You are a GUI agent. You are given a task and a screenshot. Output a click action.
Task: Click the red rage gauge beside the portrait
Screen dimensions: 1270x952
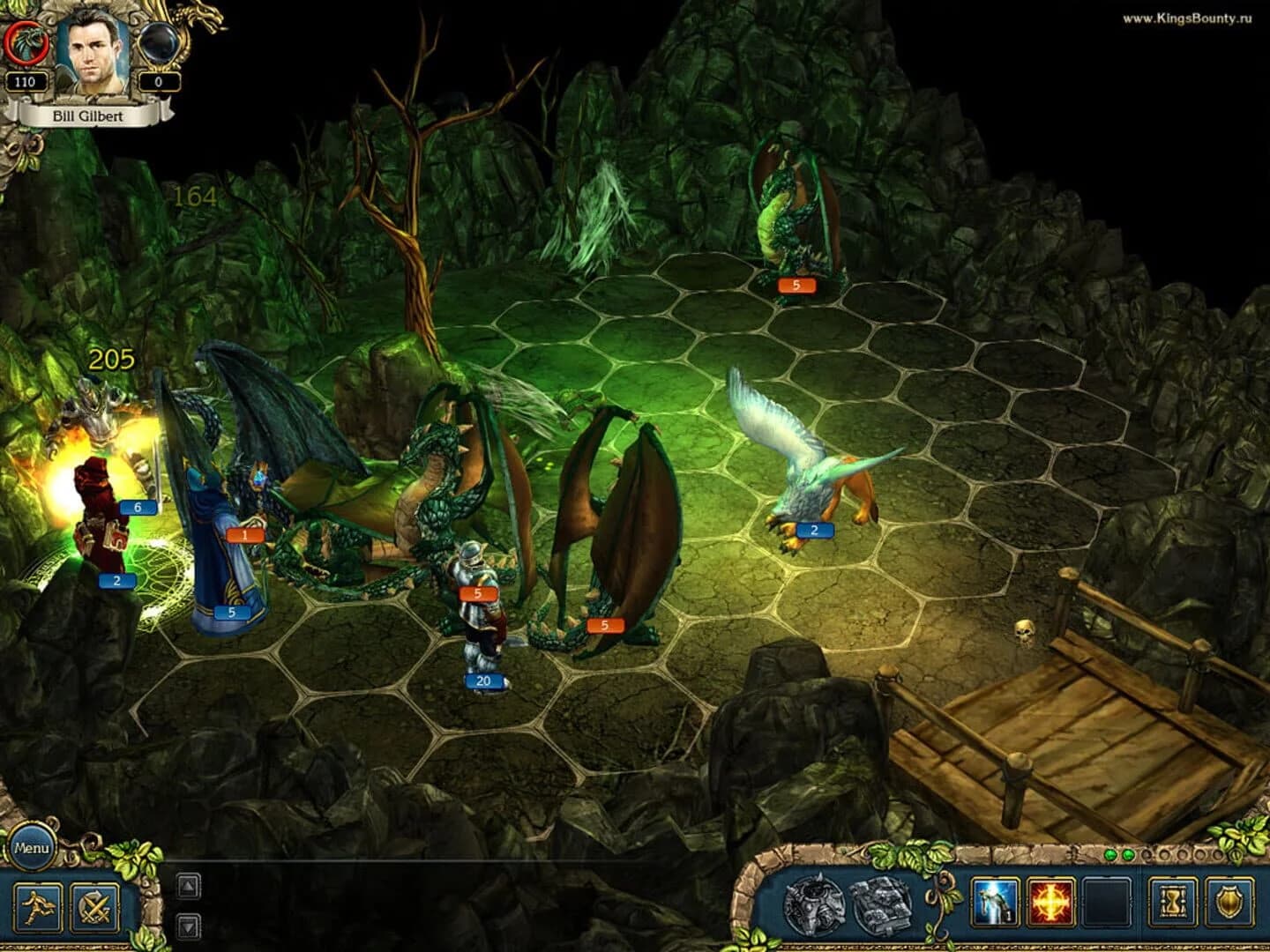26,40
